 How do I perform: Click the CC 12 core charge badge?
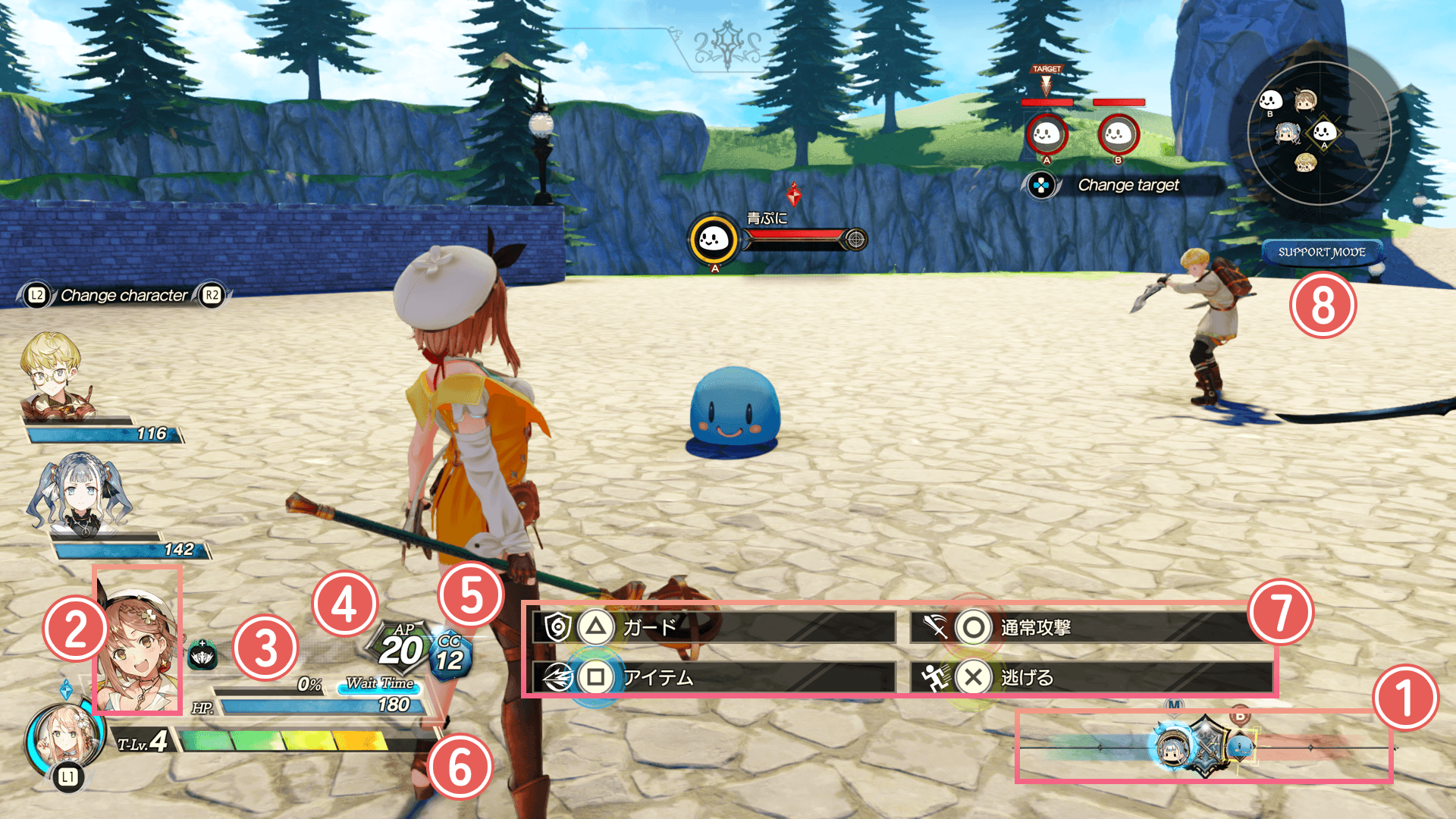pos(450,655)
